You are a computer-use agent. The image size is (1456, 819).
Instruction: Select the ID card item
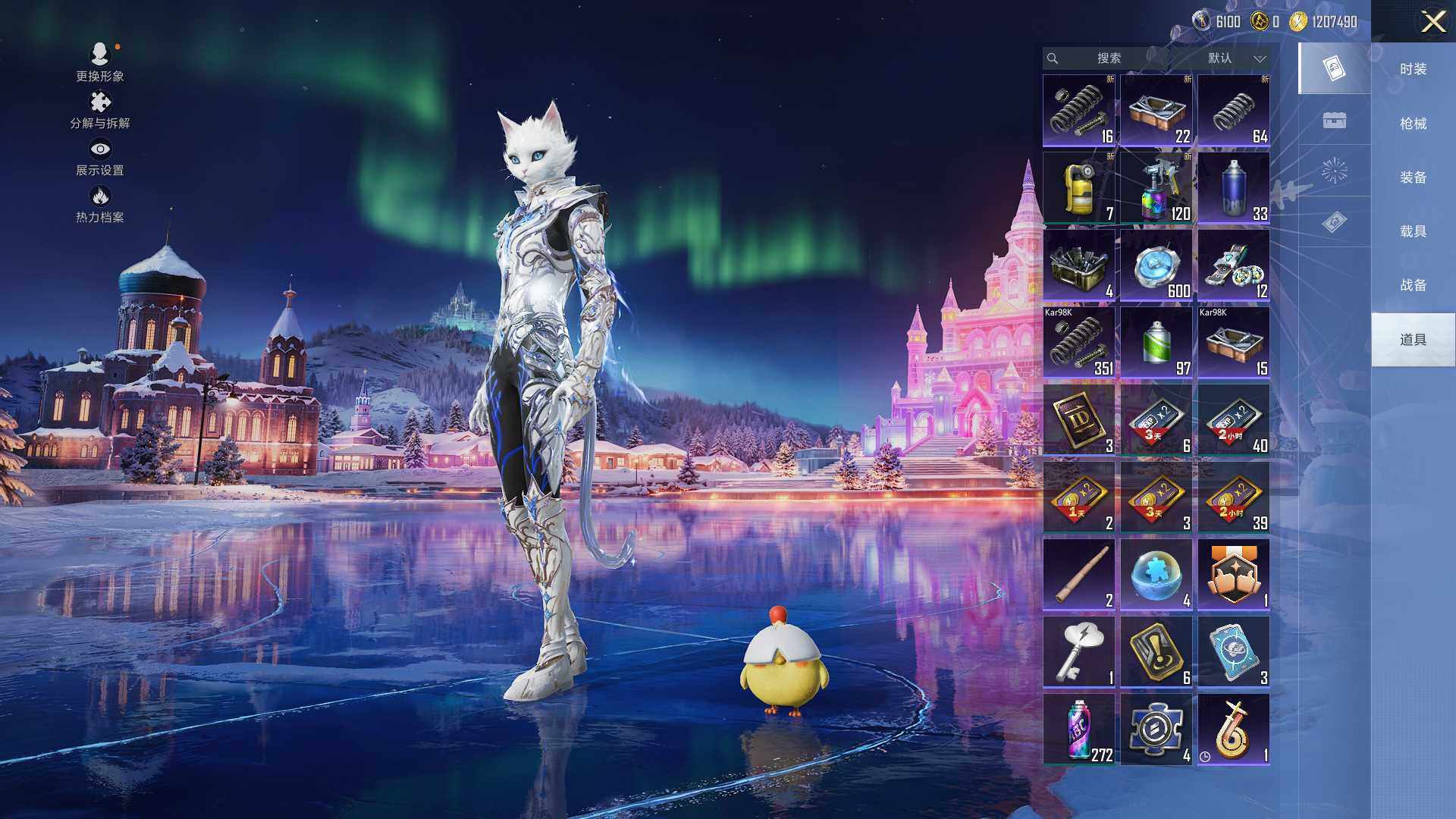[1079, 420]
